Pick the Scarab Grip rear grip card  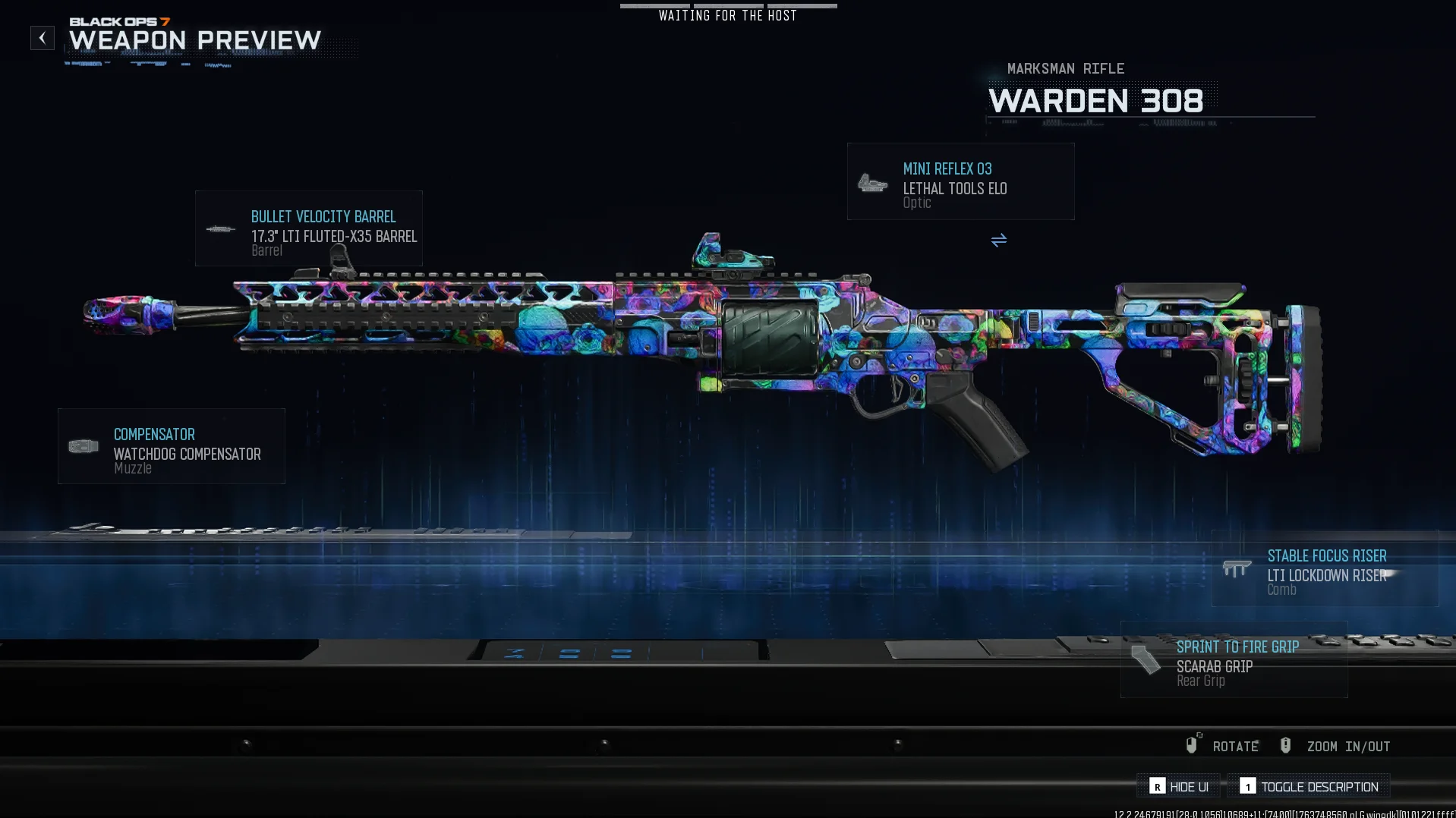tap(1234, 659)
